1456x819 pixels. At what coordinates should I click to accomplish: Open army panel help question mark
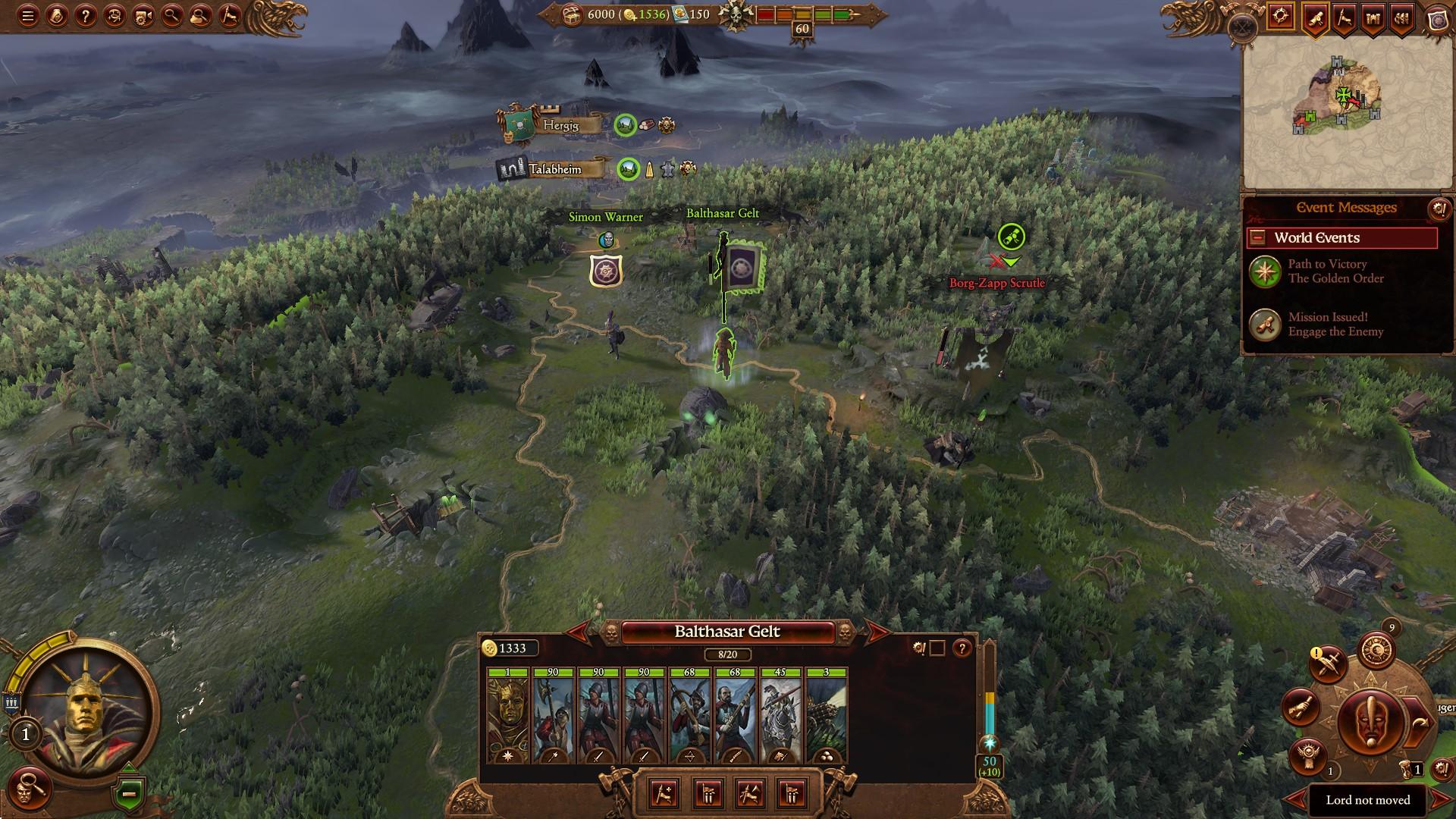[x=962, y=648]
